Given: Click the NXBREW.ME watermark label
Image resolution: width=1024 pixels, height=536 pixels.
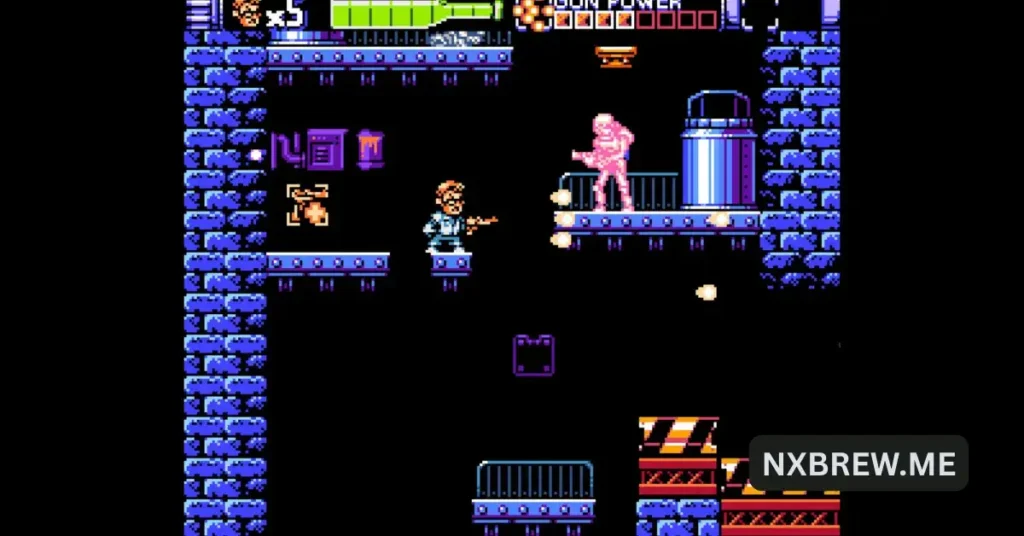Looking at the screenshot, I should pos(858,463).
